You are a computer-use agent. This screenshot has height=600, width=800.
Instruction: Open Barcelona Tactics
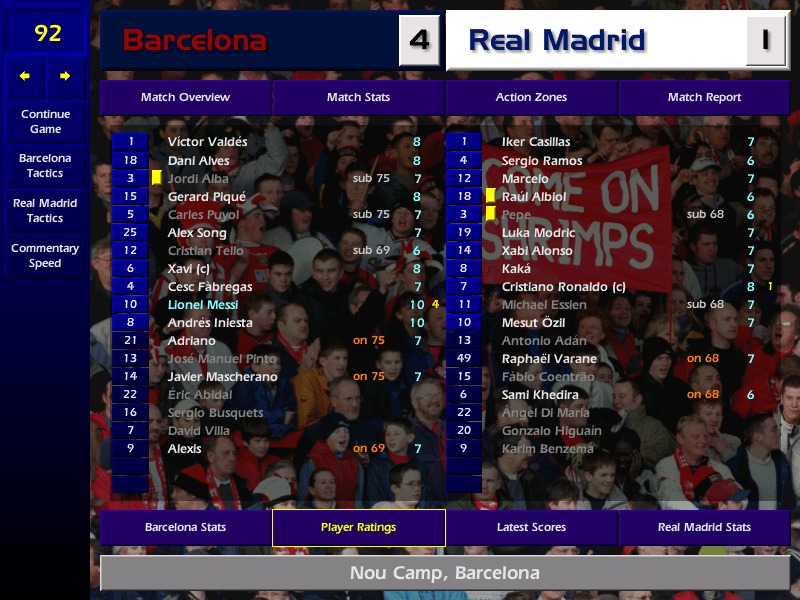click(x=45, y=165)
